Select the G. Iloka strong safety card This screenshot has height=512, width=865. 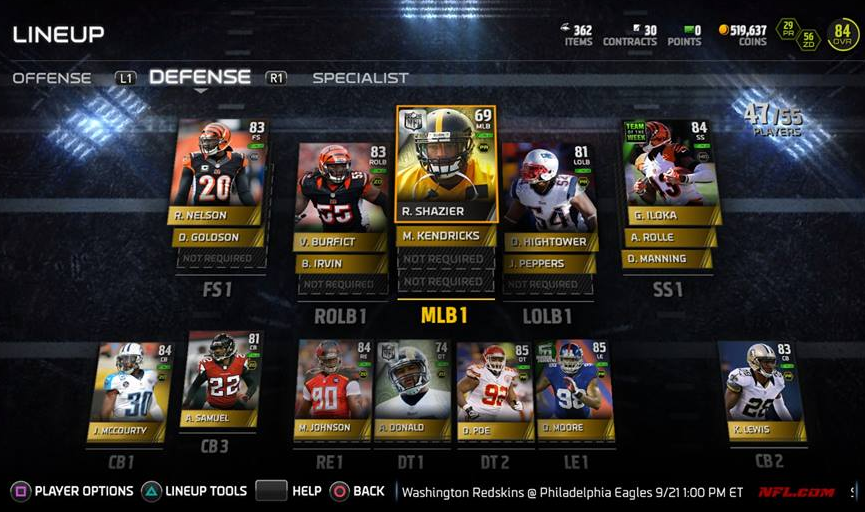pyautogui.click(x=670, y=170)
